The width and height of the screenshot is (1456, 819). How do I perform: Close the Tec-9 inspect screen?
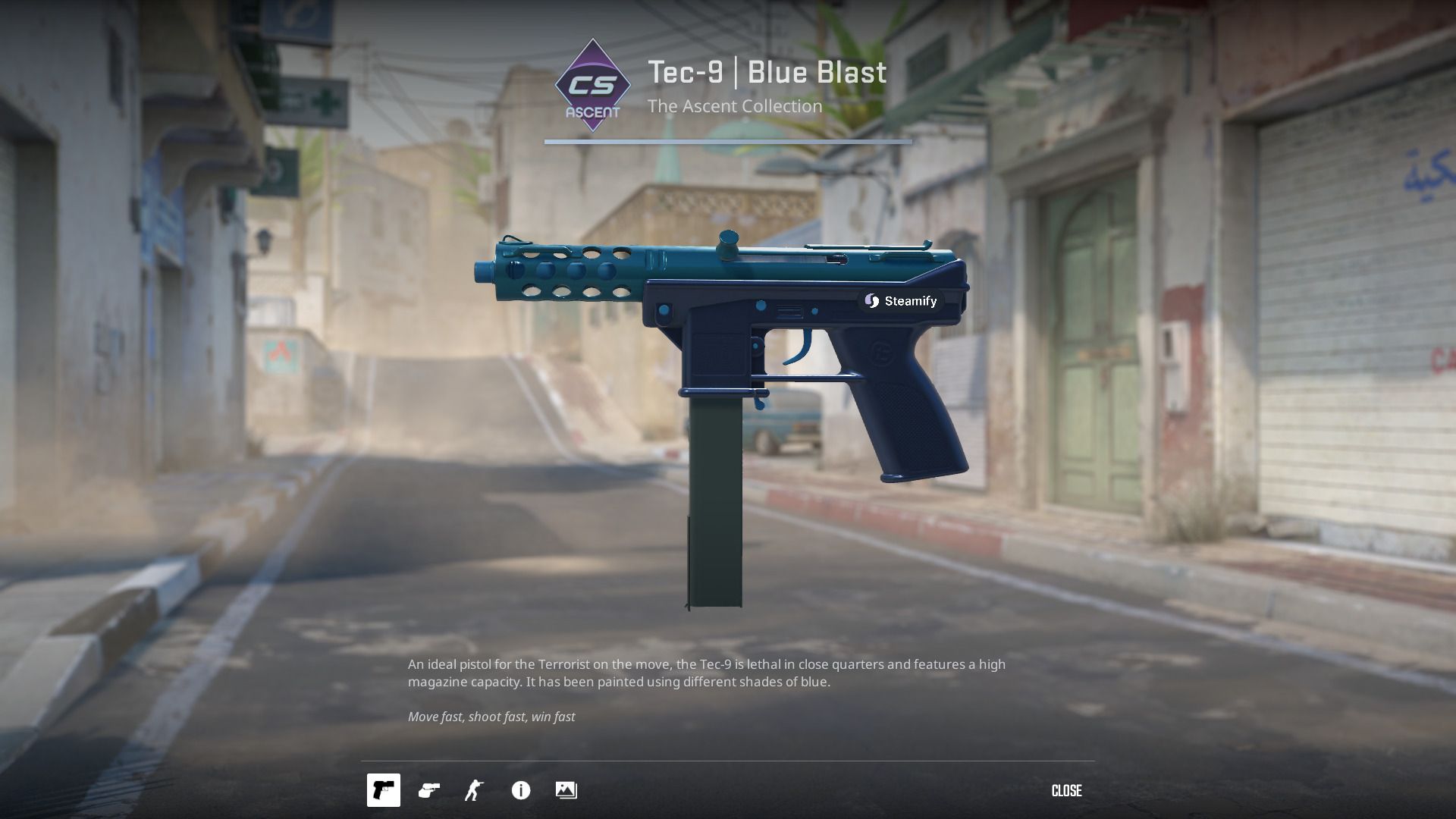click(1066, 790)
